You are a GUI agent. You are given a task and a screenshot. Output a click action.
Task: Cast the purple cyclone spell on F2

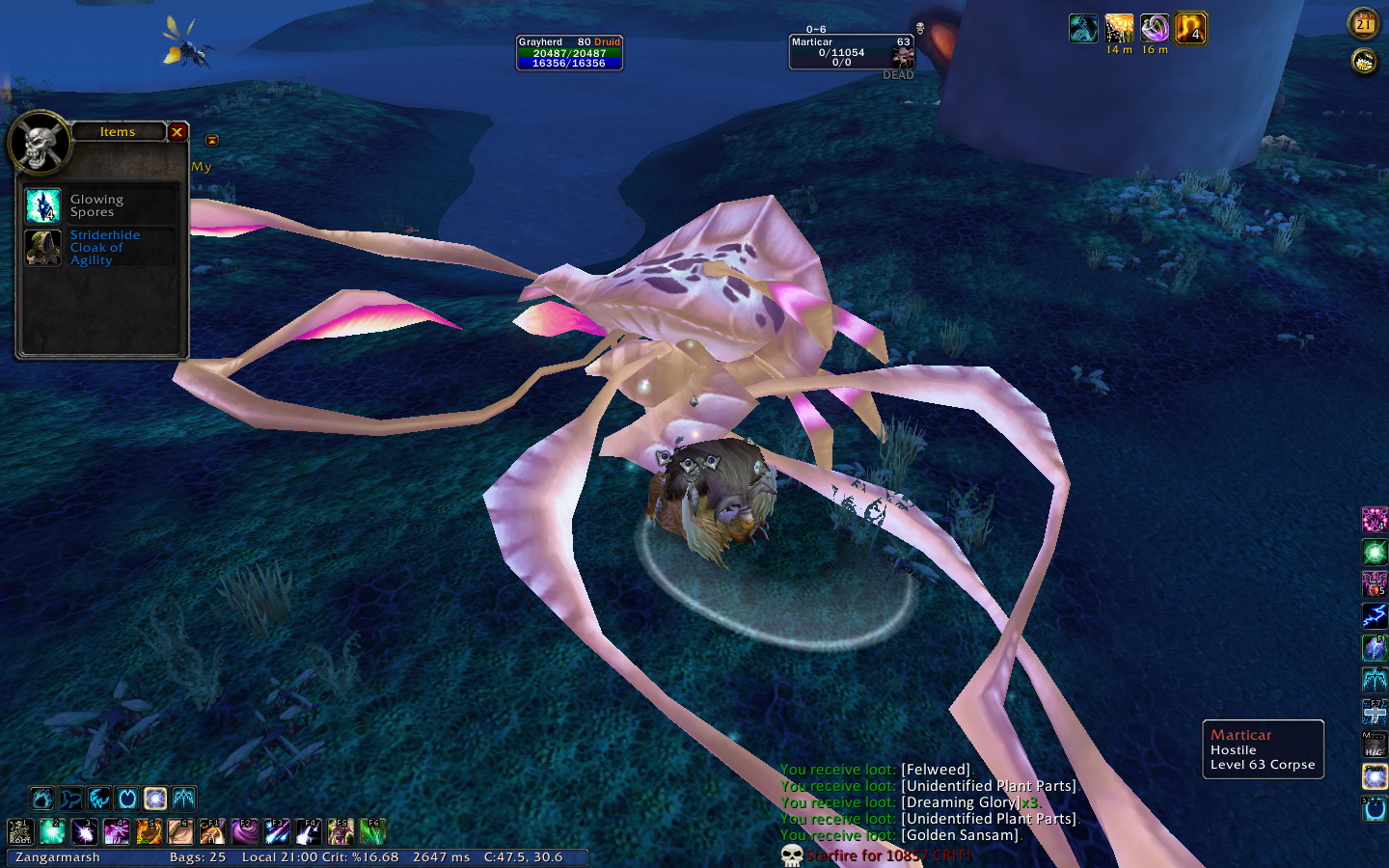(x=245, y=831)
